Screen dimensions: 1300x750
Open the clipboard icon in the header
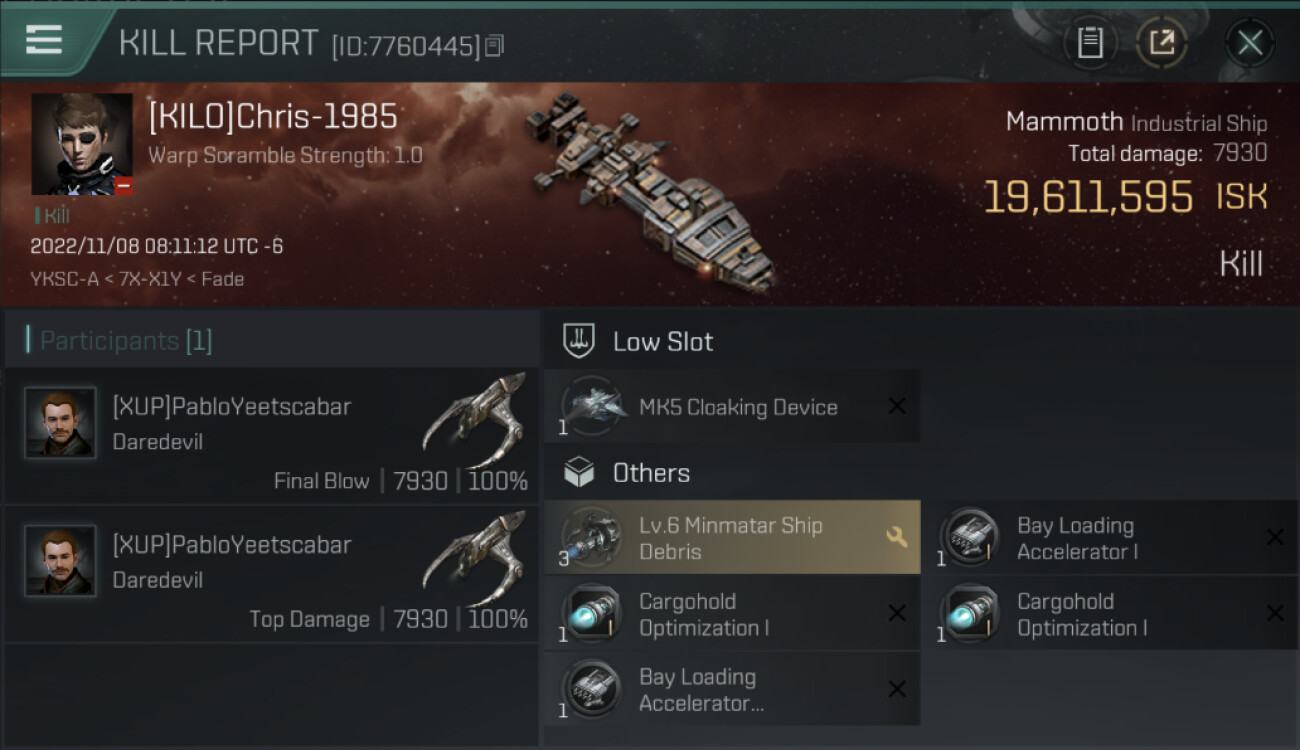tap(1090, 42)
